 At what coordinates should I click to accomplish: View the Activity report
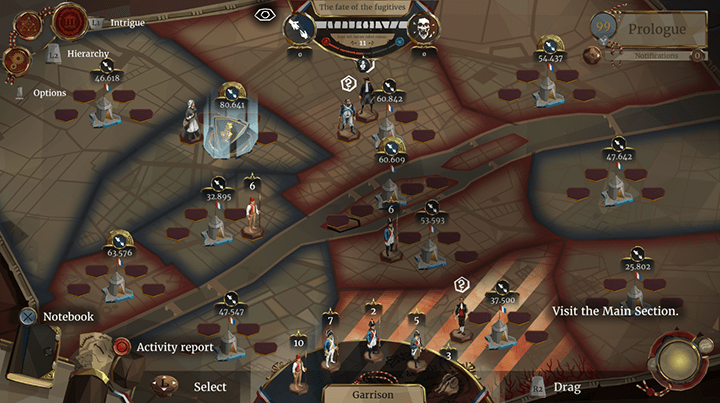[174, 347]
